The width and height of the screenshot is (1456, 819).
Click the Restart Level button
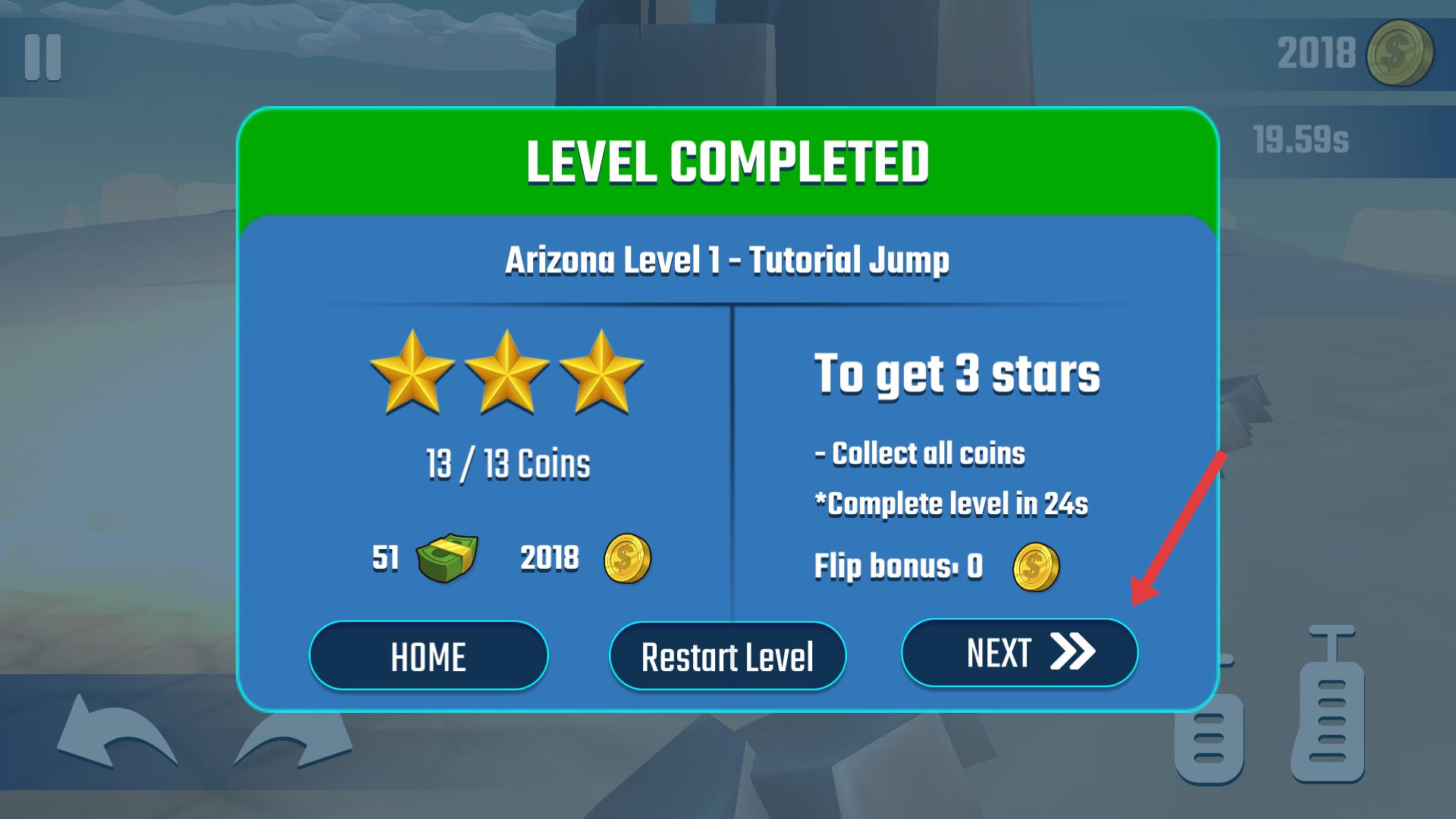point(727,656)
